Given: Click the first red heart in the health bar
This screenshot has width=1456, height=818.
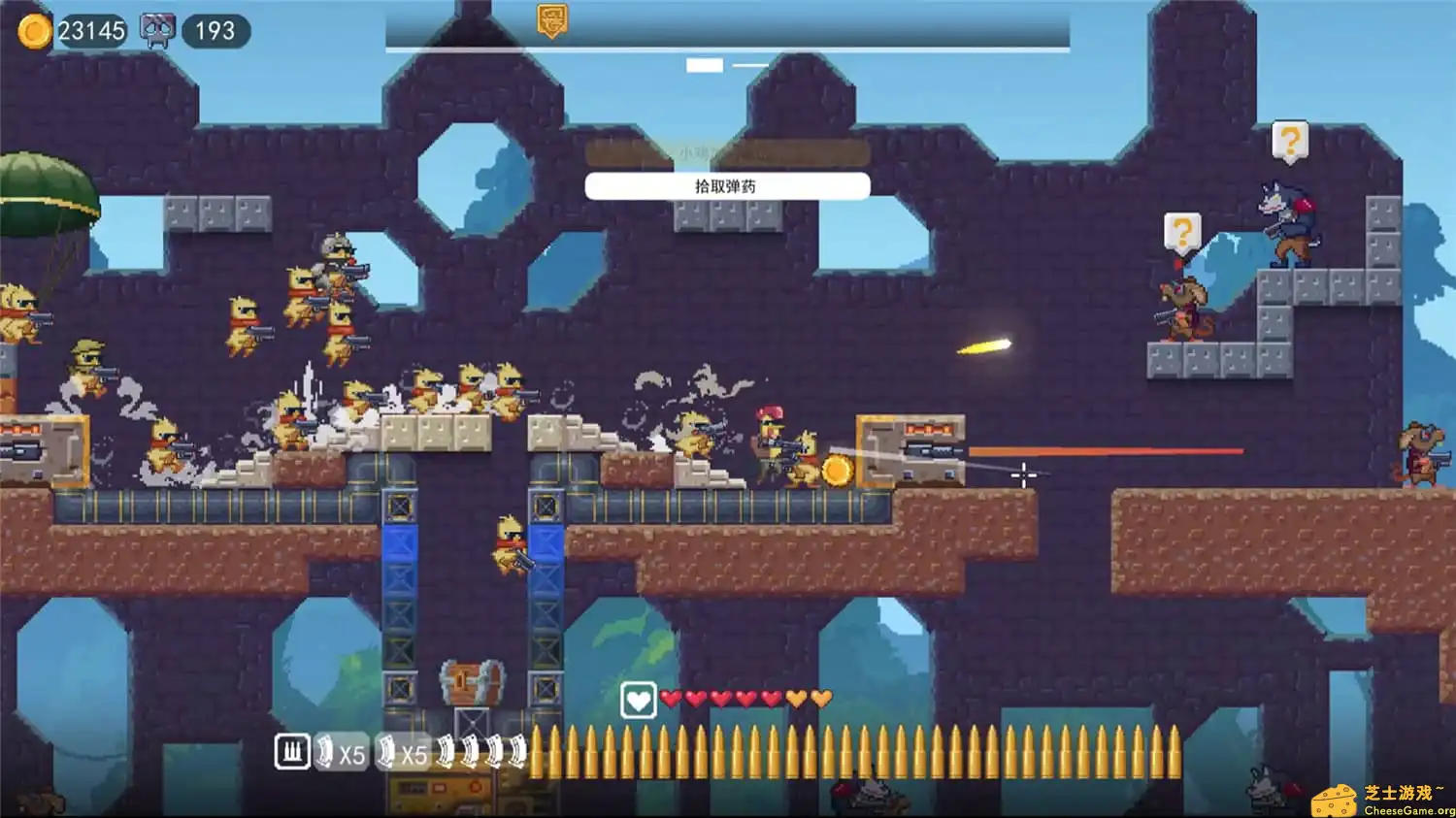Looking at the screenshot, I should click(672, 698).
